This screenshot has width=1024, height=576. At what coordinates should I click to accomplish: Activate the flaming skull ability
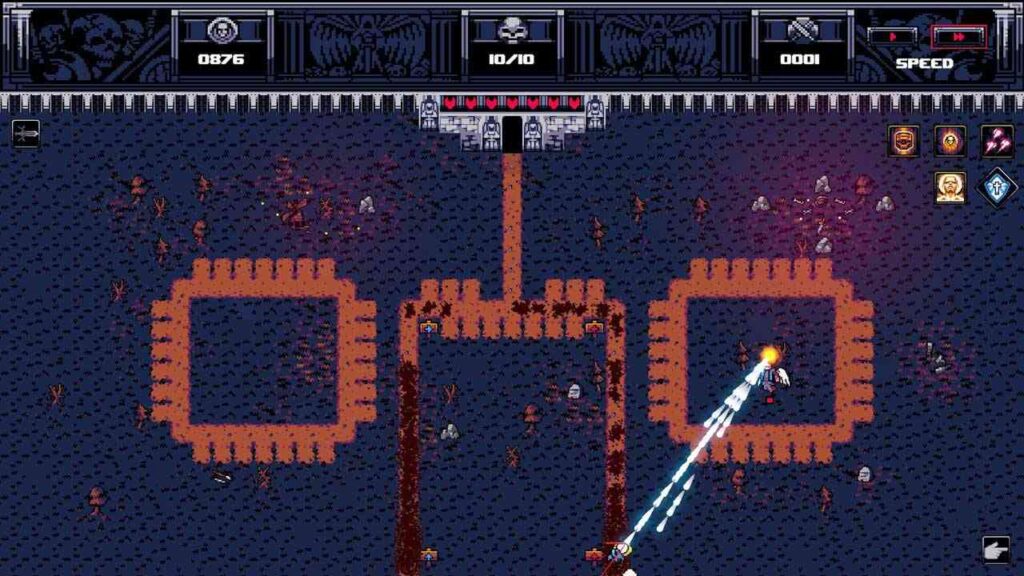click(x=950, y=141)
